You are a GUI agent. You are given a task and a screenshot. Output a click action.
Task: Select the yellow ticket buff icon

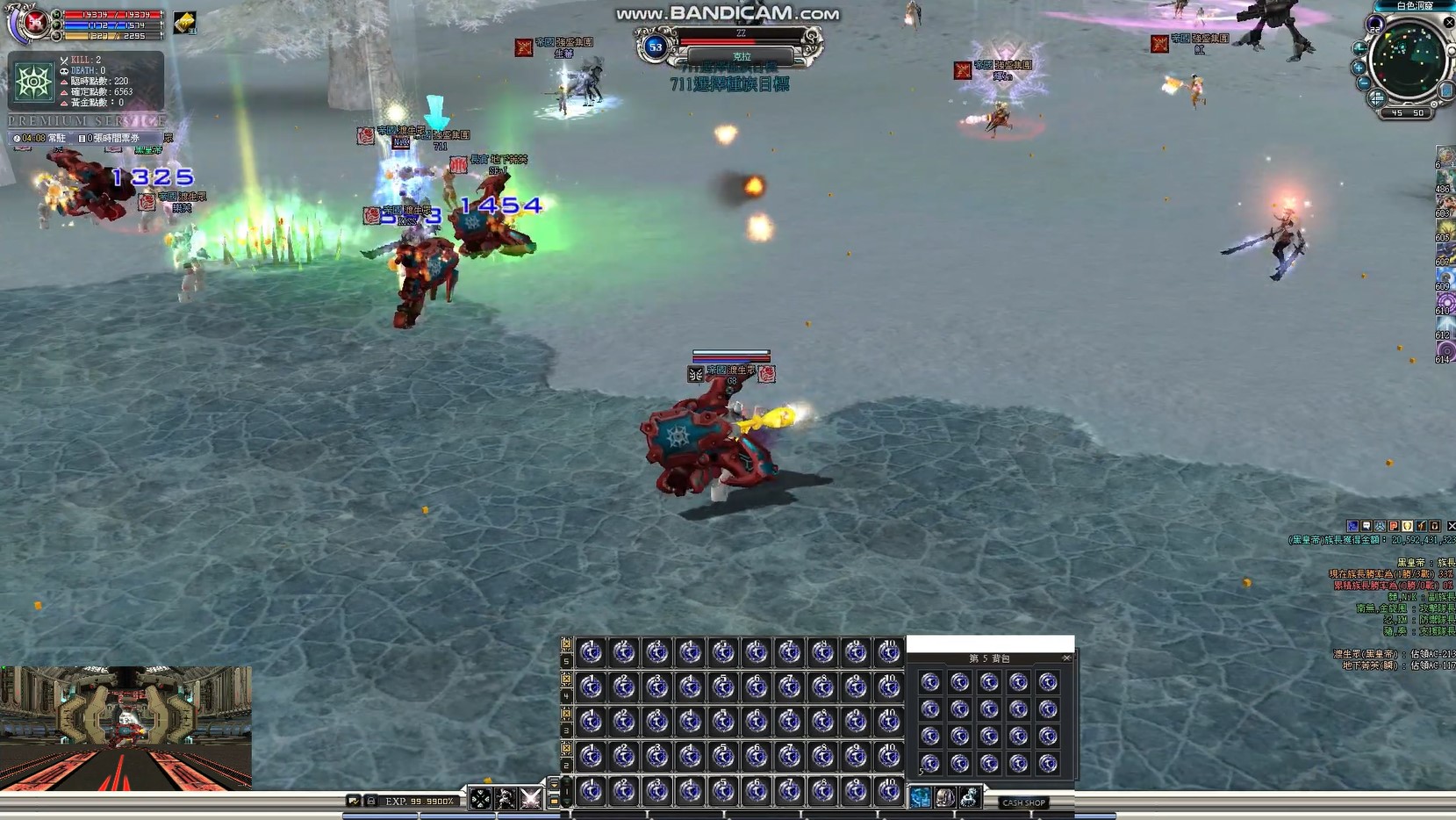[x=185, y=23]
